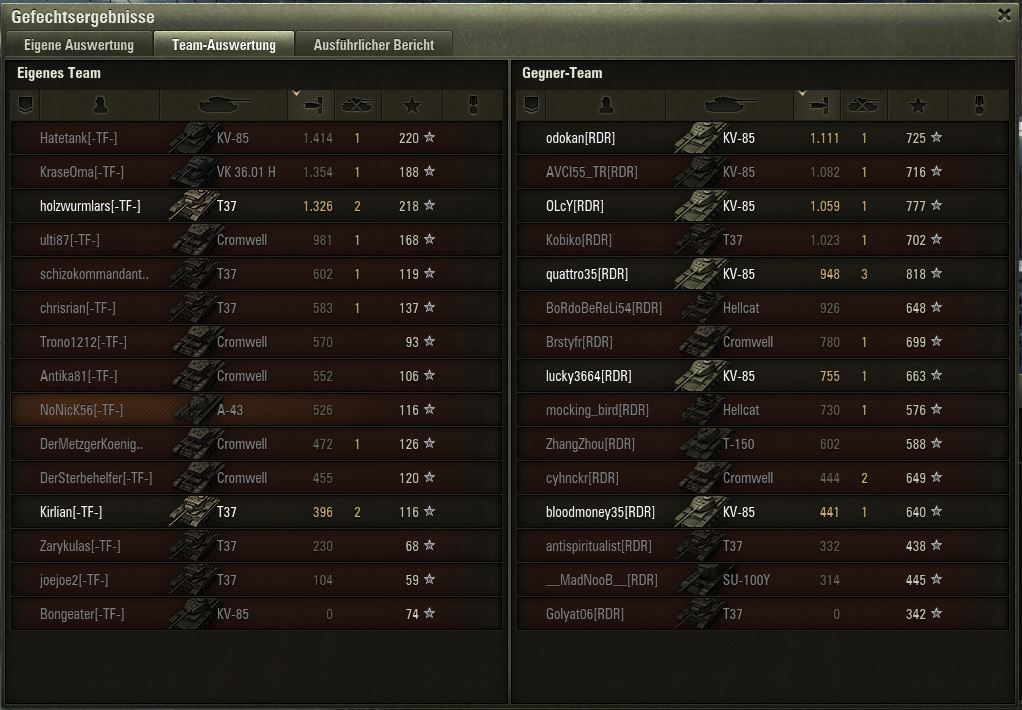The image size is (1022, 710).
Task: Choose enemy player odokan[RDR]
Action: (x=762, y=139)
